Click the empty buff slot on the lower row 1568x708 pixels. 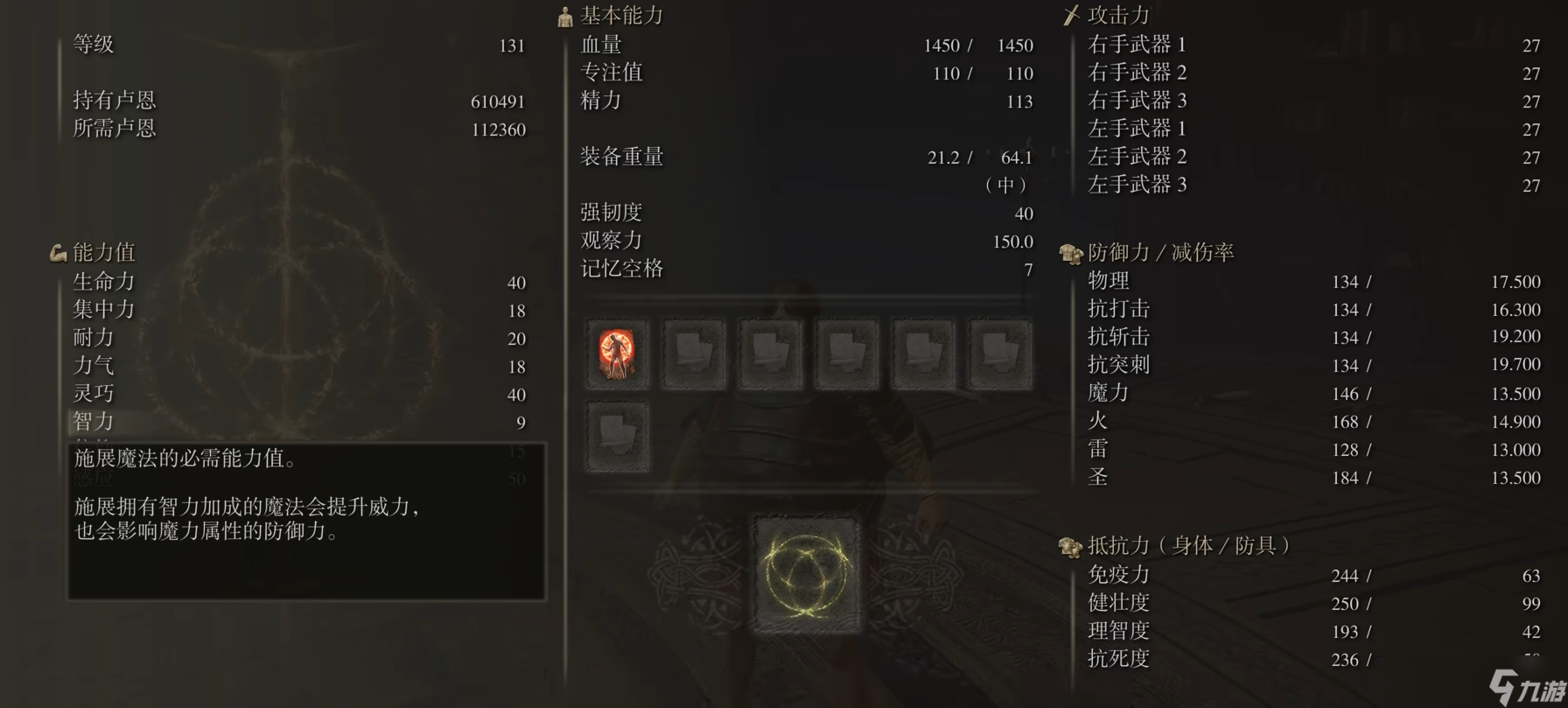pyautogui.click(x=618, y=435)
